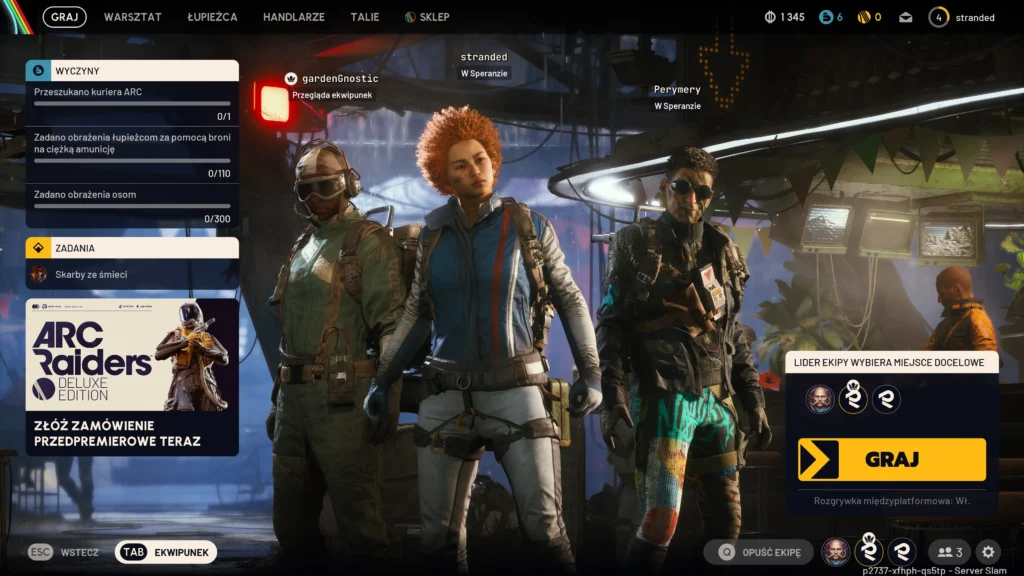Viewport: 1024px width, 576px height.
Task: Select the Skarby ze śmieci quest
Action: (x=132, y=274)
